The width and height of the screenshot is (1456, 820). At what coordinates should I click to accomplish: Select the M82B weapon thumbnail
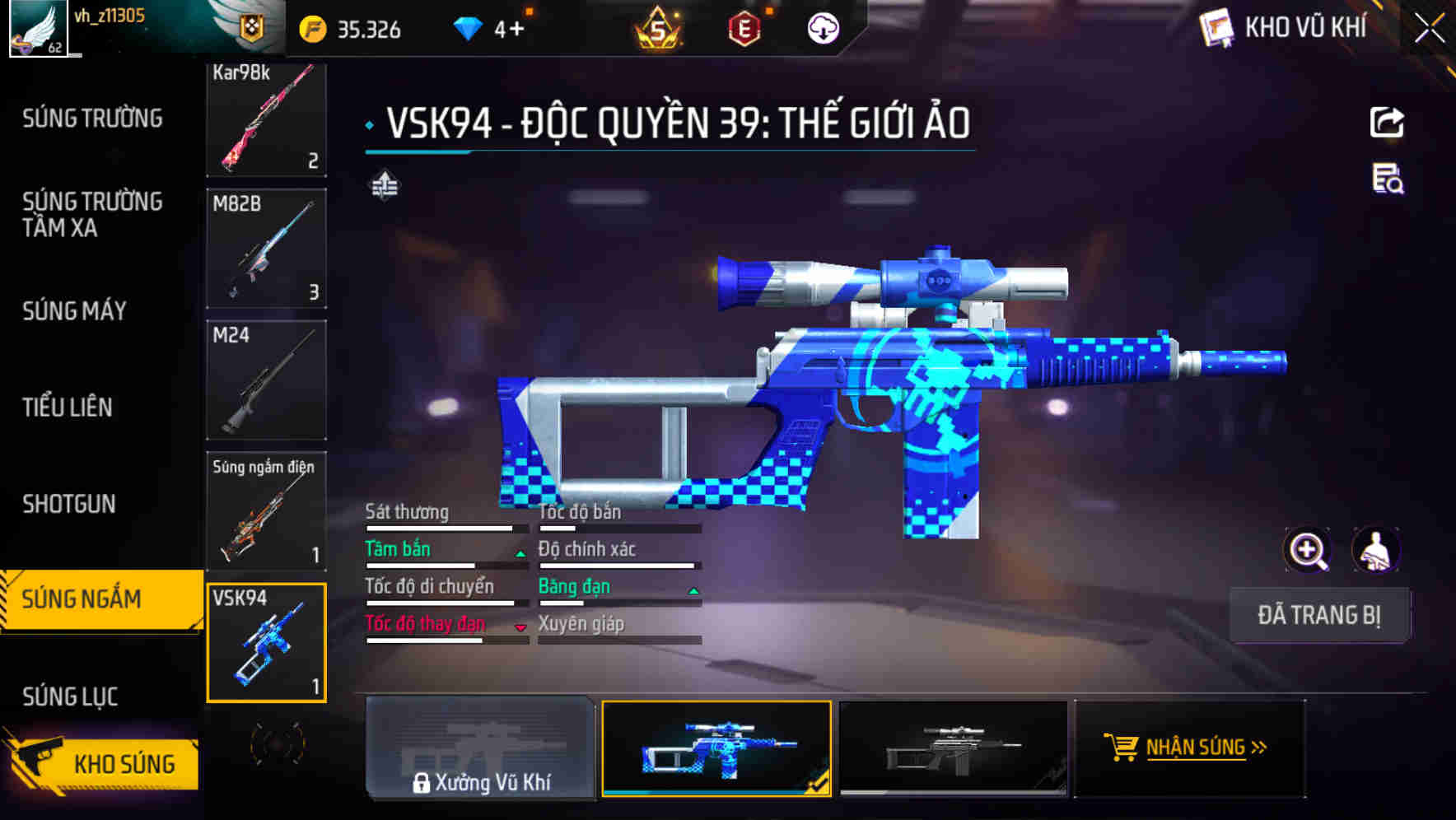(265, 247)
